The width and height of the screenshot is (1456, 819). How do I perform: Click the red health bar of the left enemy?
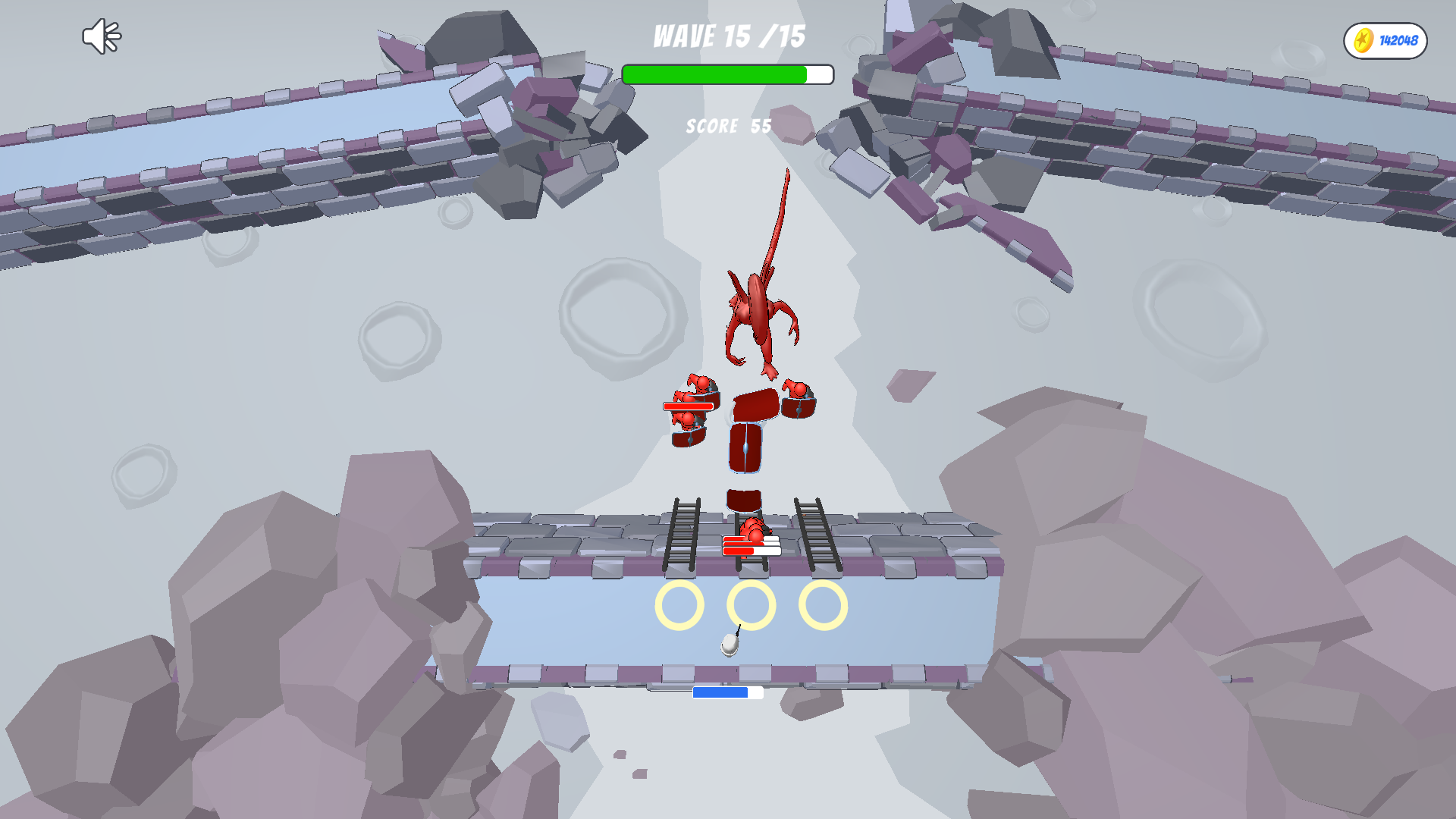[687, 406]
